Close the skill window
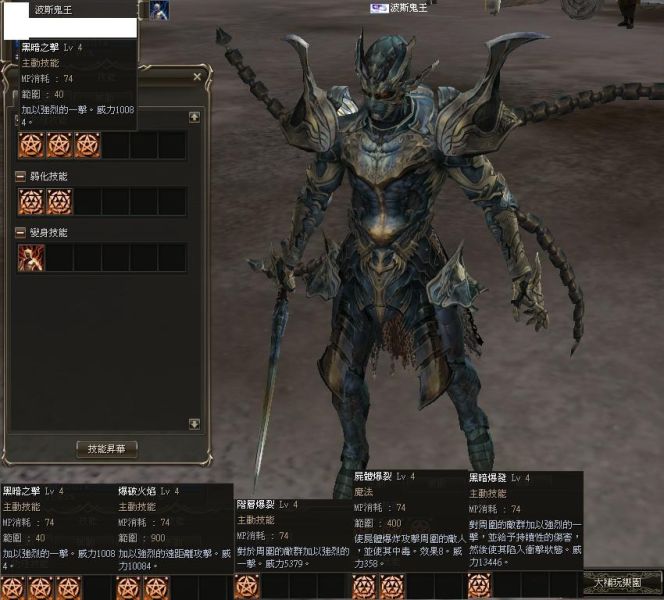Viewport: 664px width, 600px height. (197, 76)
